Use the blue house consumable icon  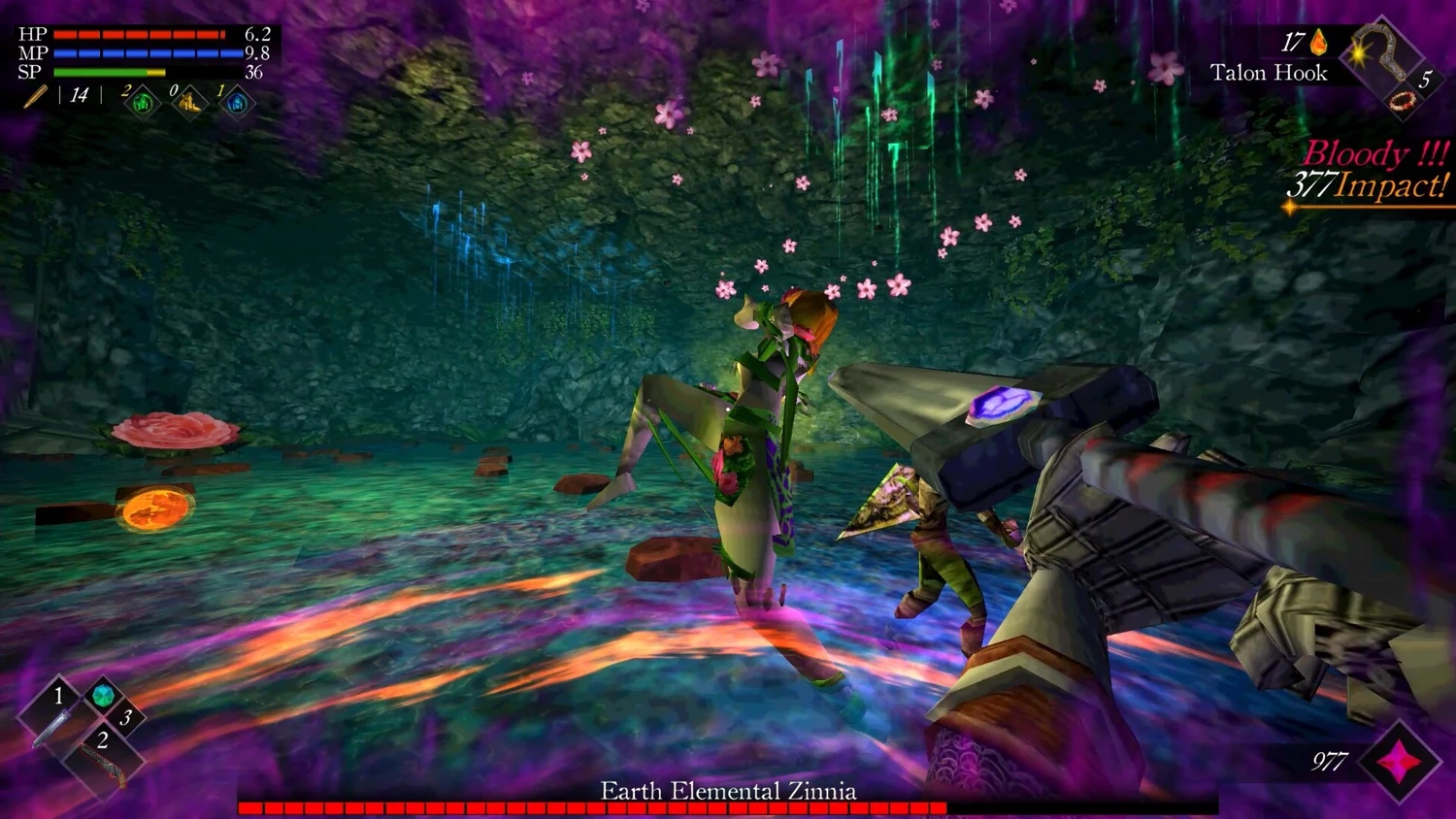click(237, 102)
